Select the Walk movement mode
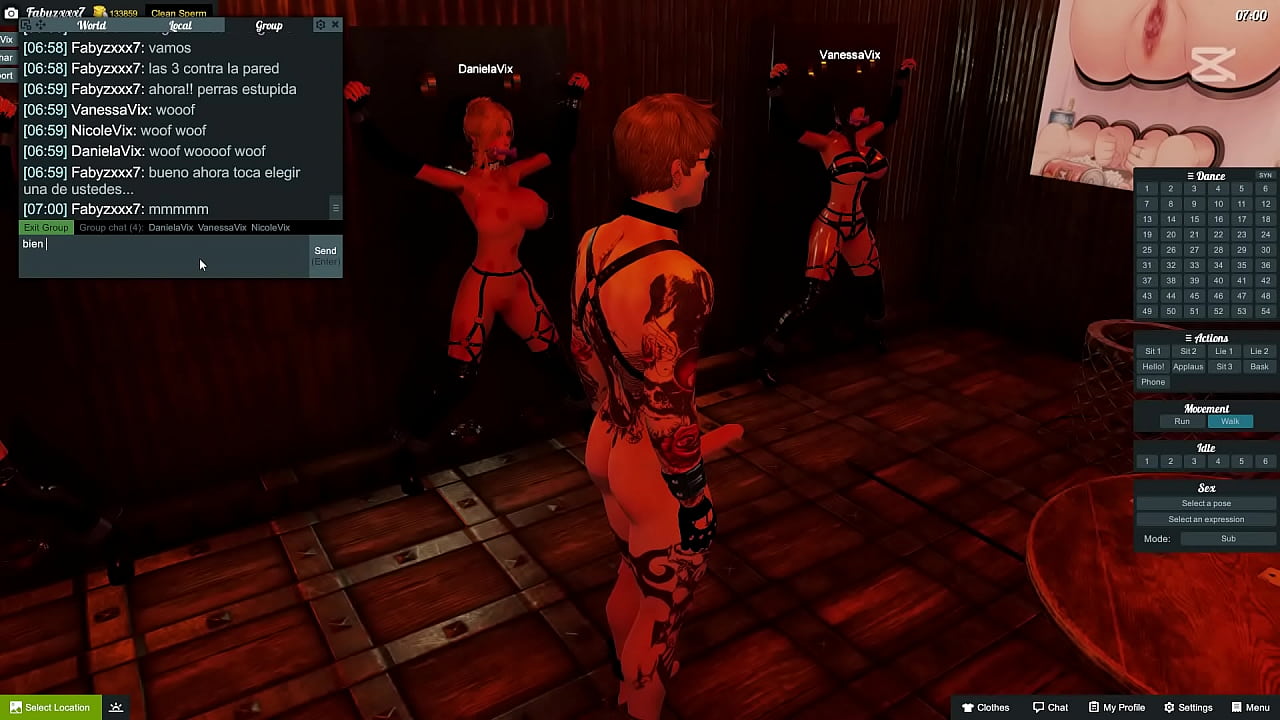Image resolution: width=1280 pixels, height=720 pixels. [1230, 422]
